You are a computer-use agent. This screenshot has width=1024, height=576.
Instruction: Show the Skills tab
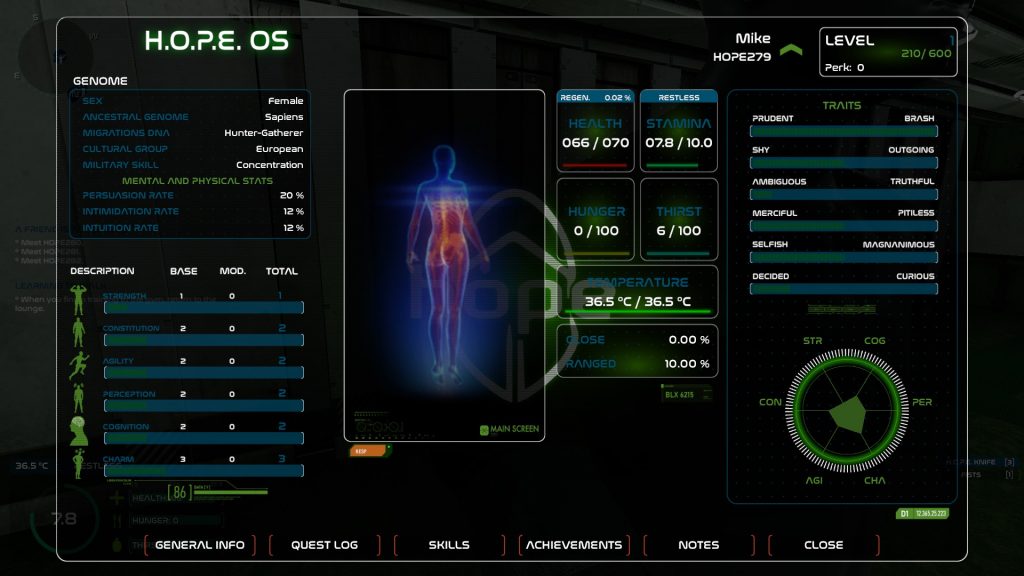pyautogui.click(x=449, y=545)
